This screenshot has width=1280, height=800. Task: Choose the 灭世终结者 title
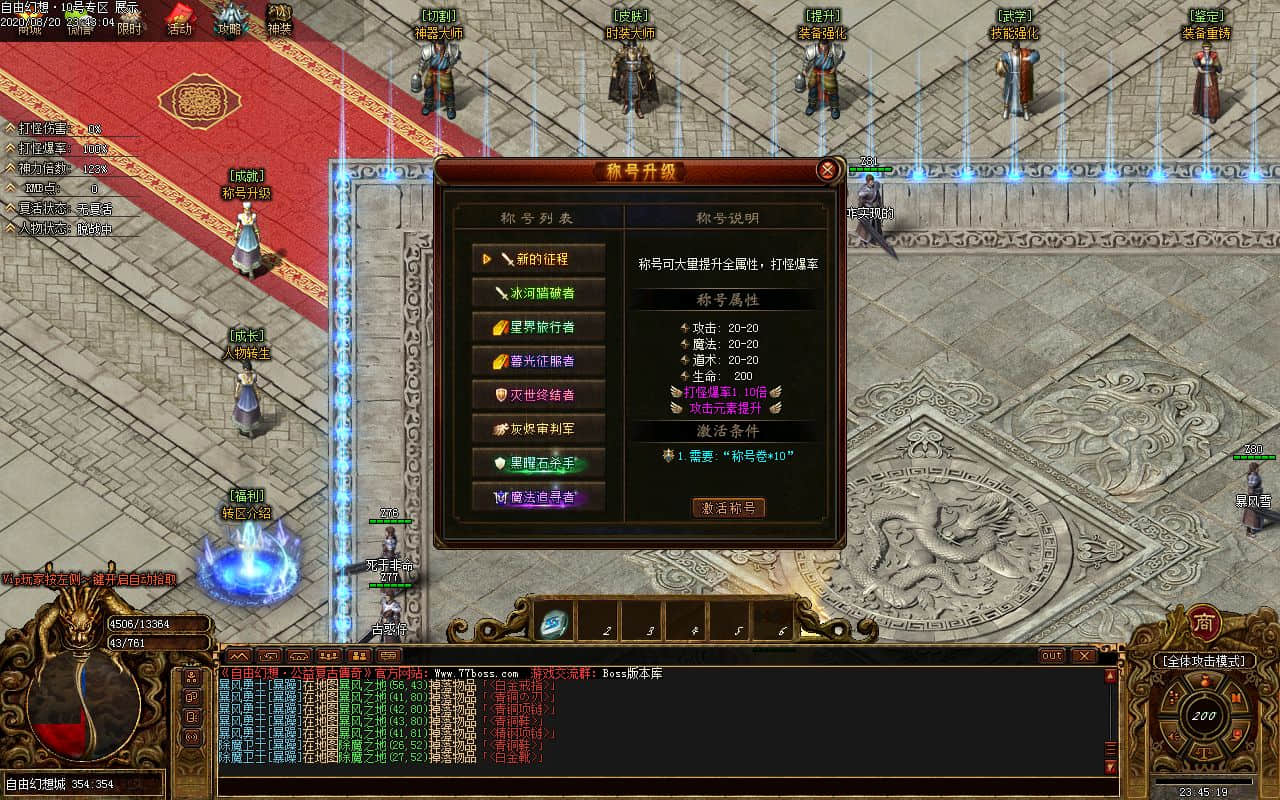coord(539,395)
